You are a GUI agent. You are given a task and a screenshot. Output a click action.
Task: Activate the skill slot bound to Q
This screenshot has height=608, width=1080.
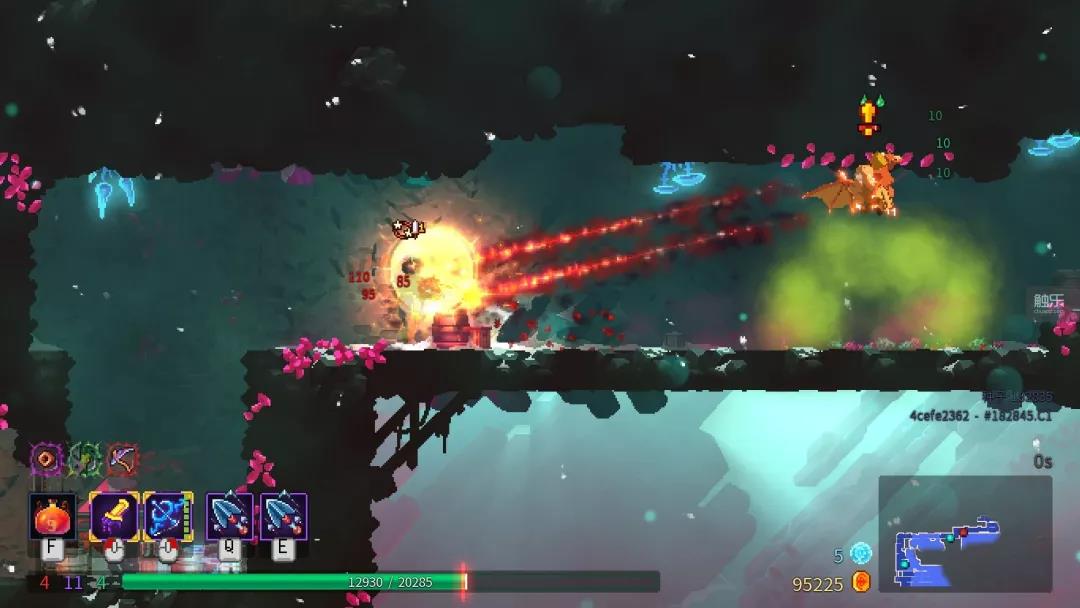coord(230,517)
